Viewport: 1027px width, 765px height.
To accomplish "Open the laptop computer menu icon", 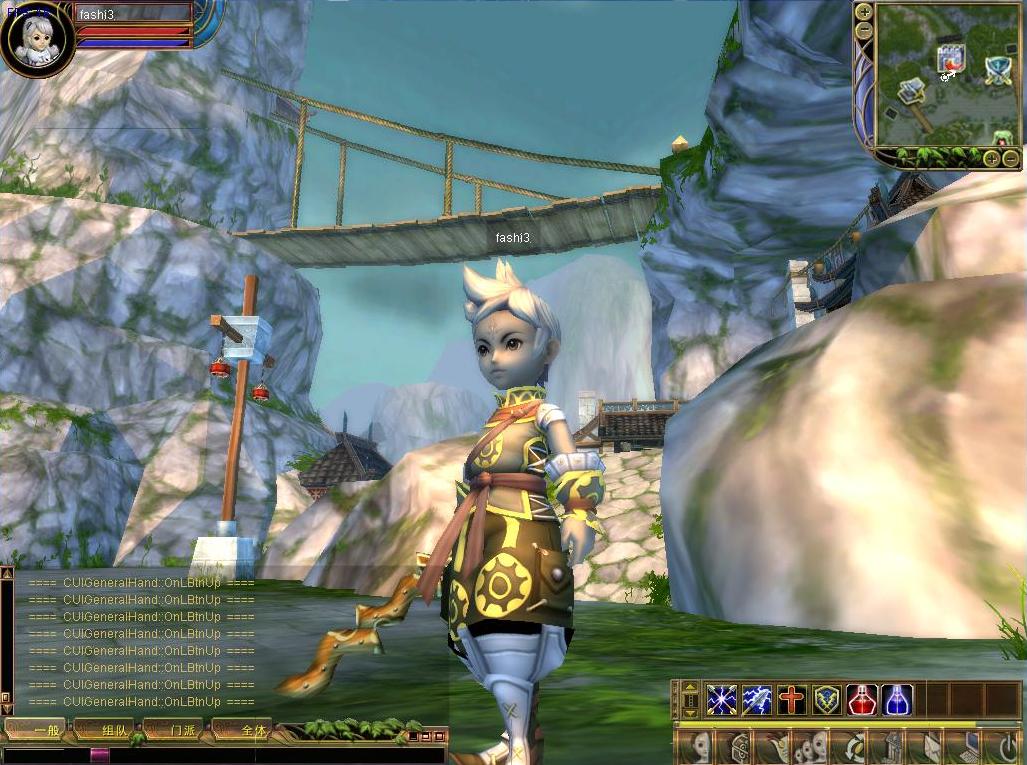I will tap(969, 746).
